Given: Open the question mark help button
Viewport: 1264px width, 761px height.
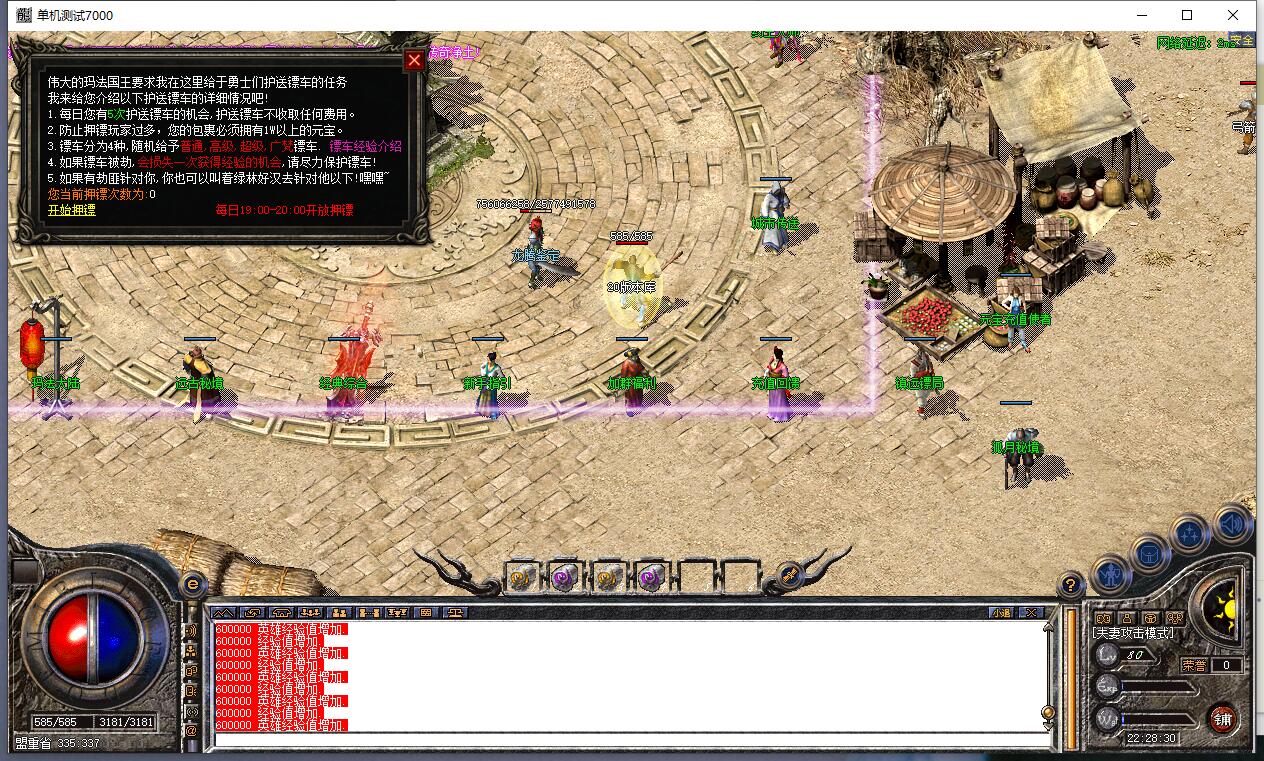Looking at the screenshot, I should (x=1071, y=584).
